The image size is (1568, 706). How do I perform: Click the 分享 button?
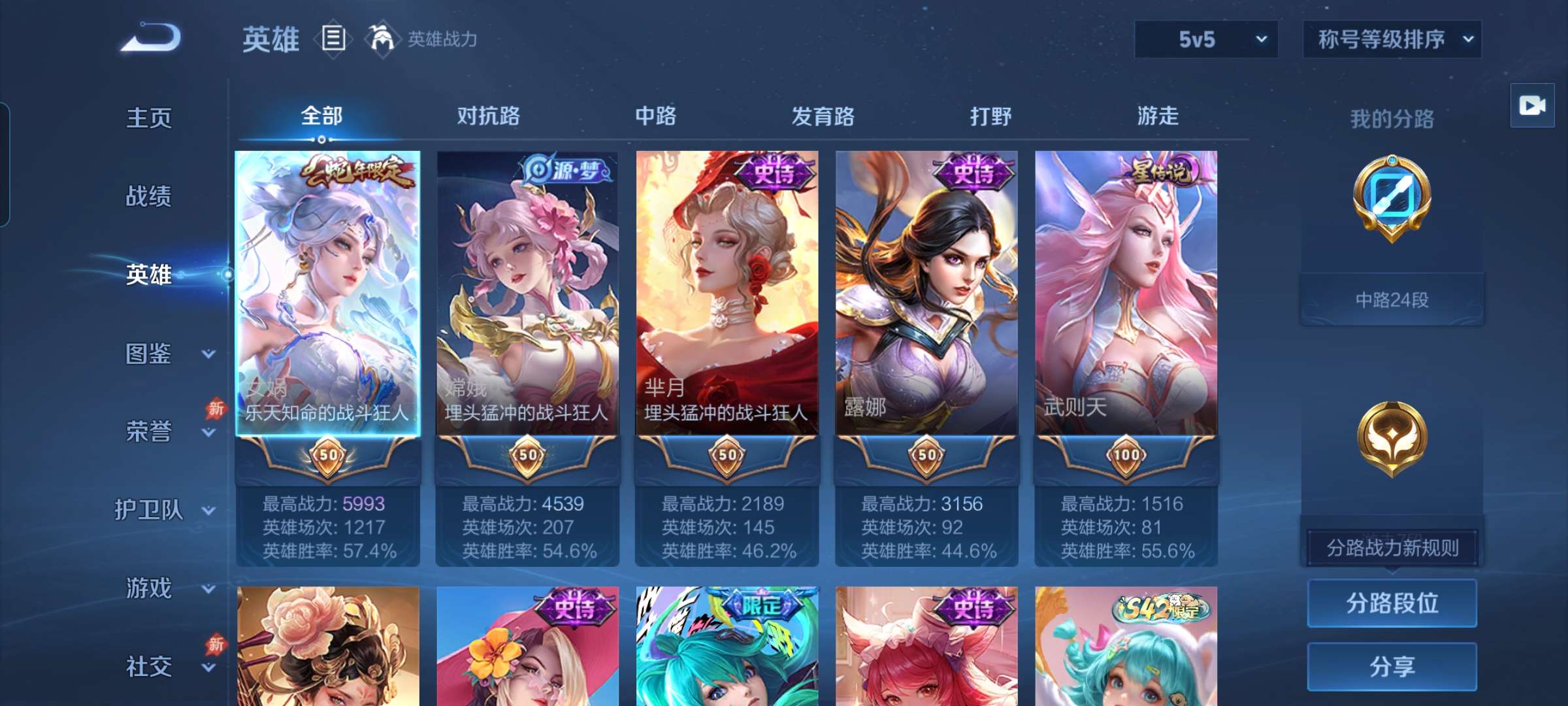[x=1392, y=665]
